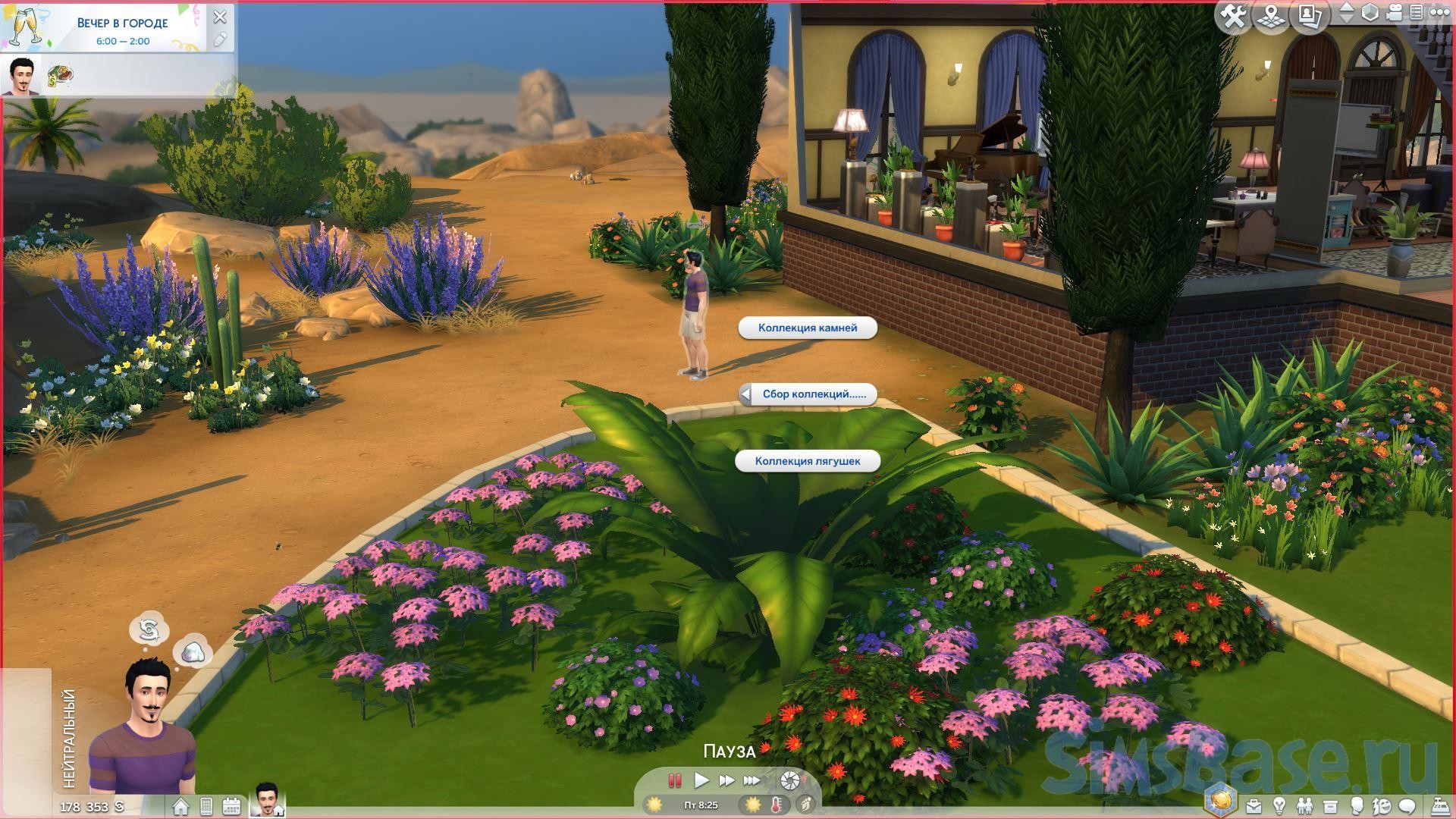Open the phone icon in the bottom bar
The height and width of the screenshot is (819, 1456).
click(206, 806)
